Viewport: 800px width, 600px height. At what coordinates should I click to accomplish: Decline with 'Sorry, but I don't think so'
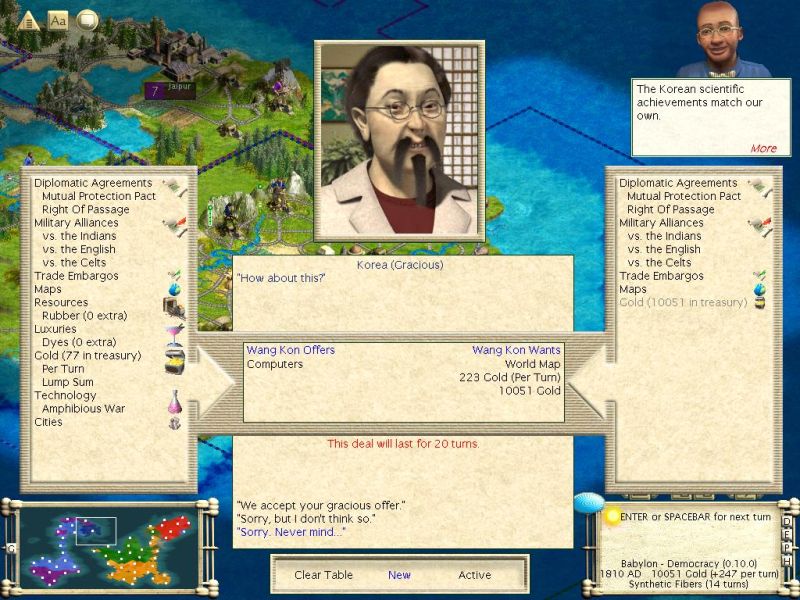(312, 518)
